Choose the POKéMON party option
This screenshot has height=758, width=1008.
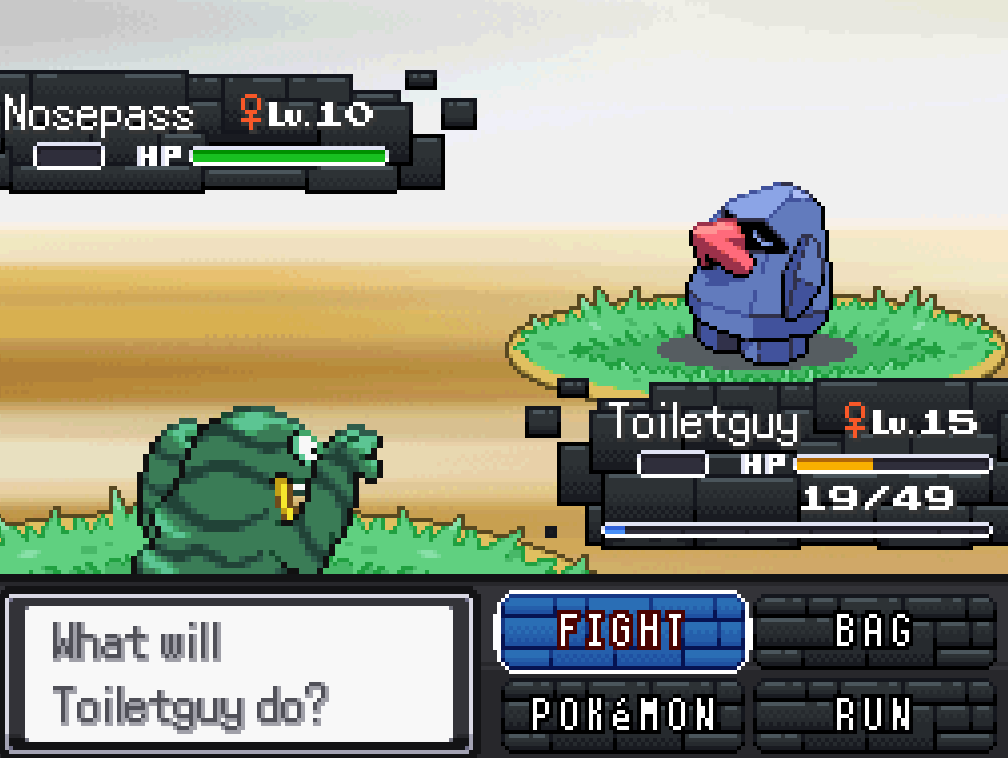(x=623, y=714)
